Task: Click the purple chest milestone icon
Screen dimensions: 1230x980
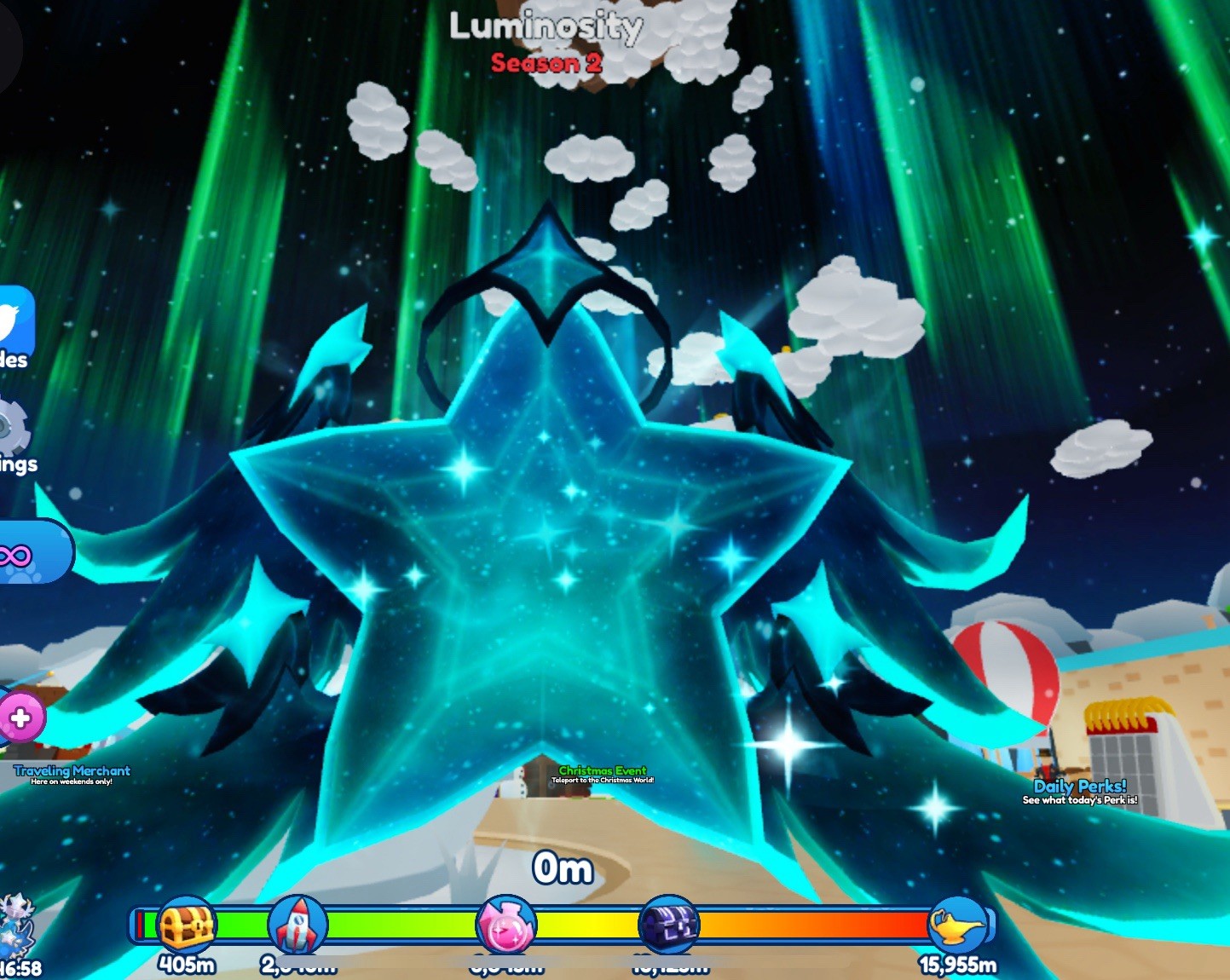Action: (670, 925)
